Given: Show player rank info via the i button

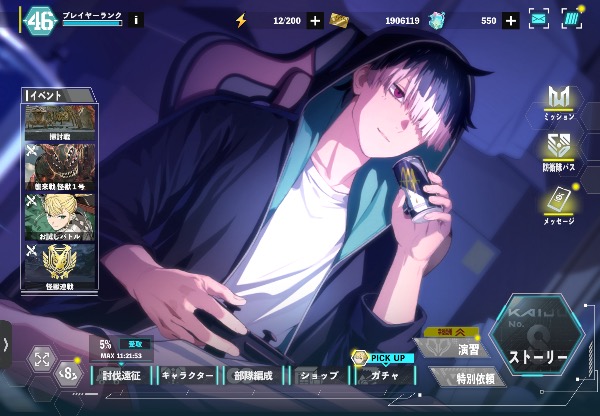Looking at the screenshot, I should point(136,20).
